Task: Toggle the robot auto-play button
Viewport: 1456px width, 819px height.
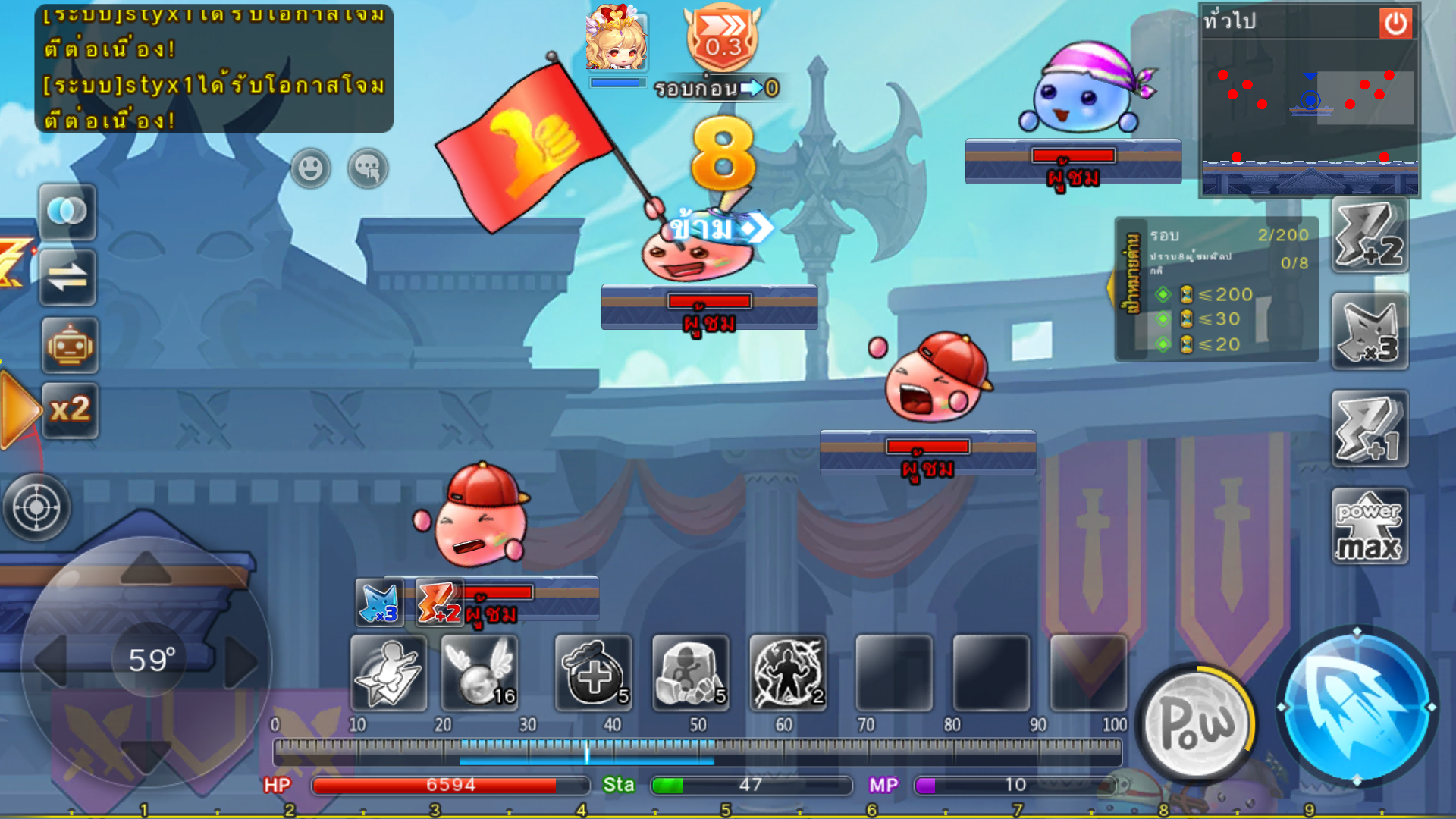Action: [70, 346]
